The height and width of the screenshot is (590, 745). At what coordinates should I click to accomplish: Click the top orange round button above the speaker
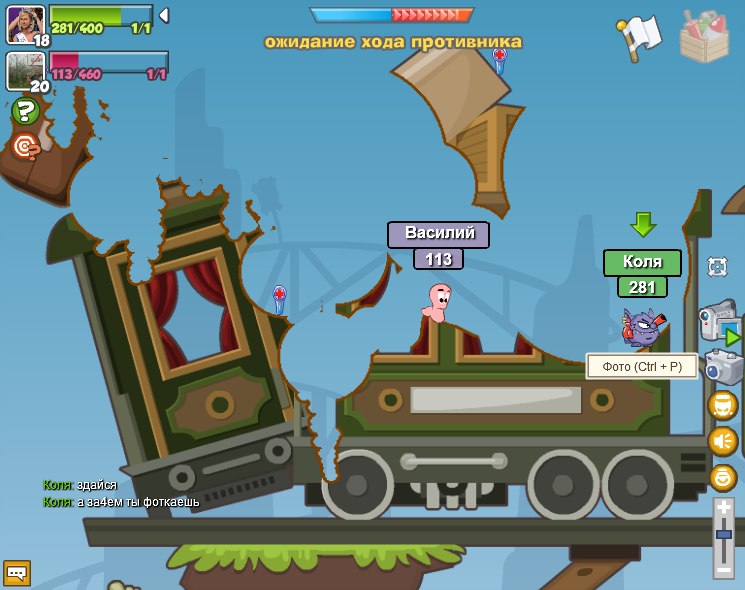(x=722, y=405)
